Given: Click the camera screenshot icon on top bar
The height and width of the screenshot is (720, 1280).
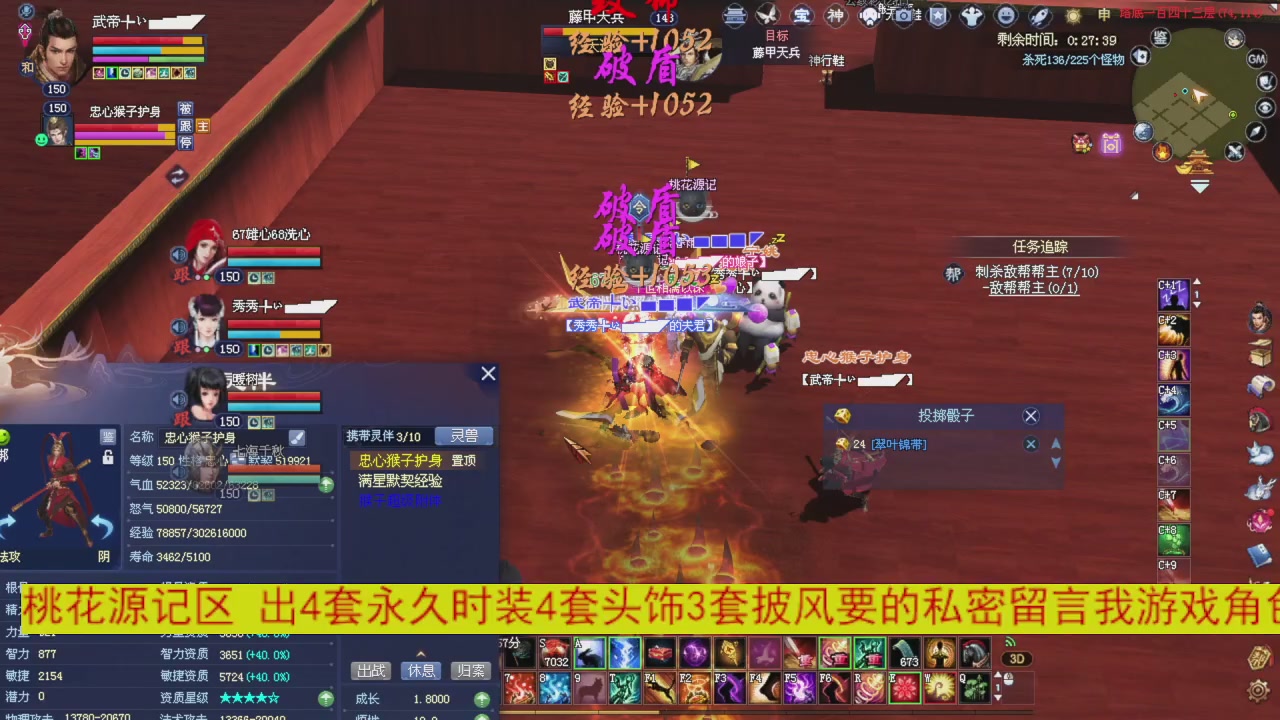Looking at the screenshot, I should coord(902,15).
